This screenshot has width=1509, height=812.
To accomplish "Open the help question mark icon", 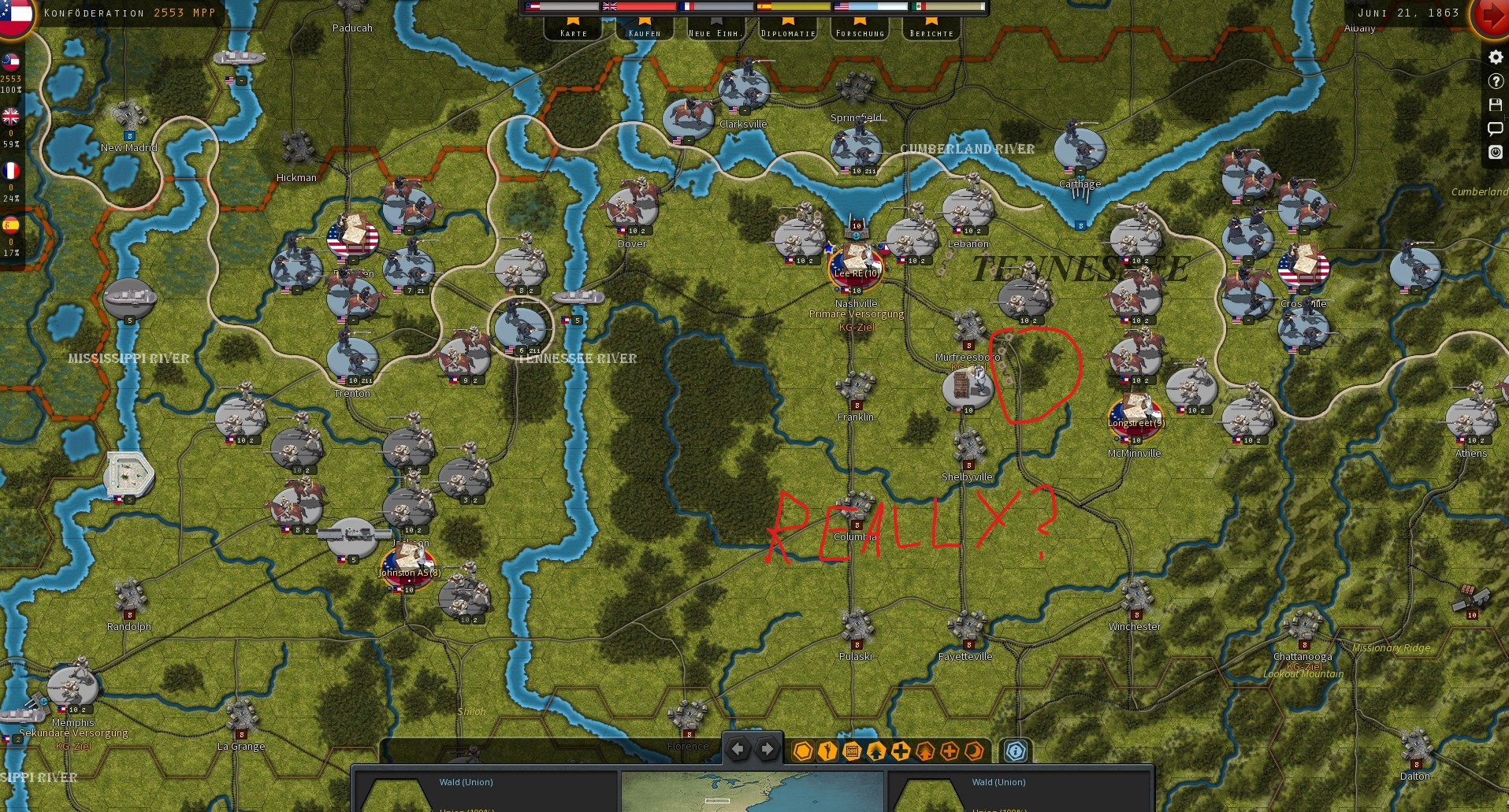I will click(1494, 81).
